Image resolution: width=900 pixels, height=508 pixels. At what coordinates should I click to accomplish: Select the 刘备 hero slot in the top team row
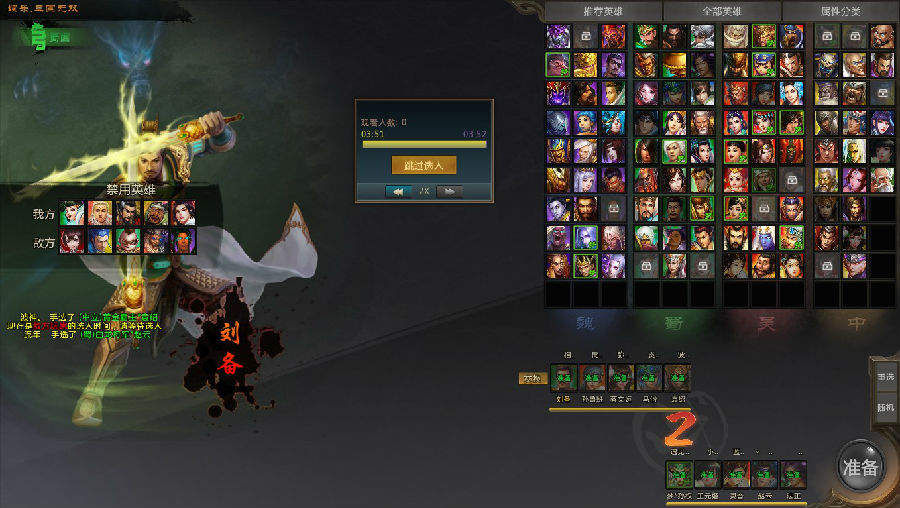pos(563,378)
